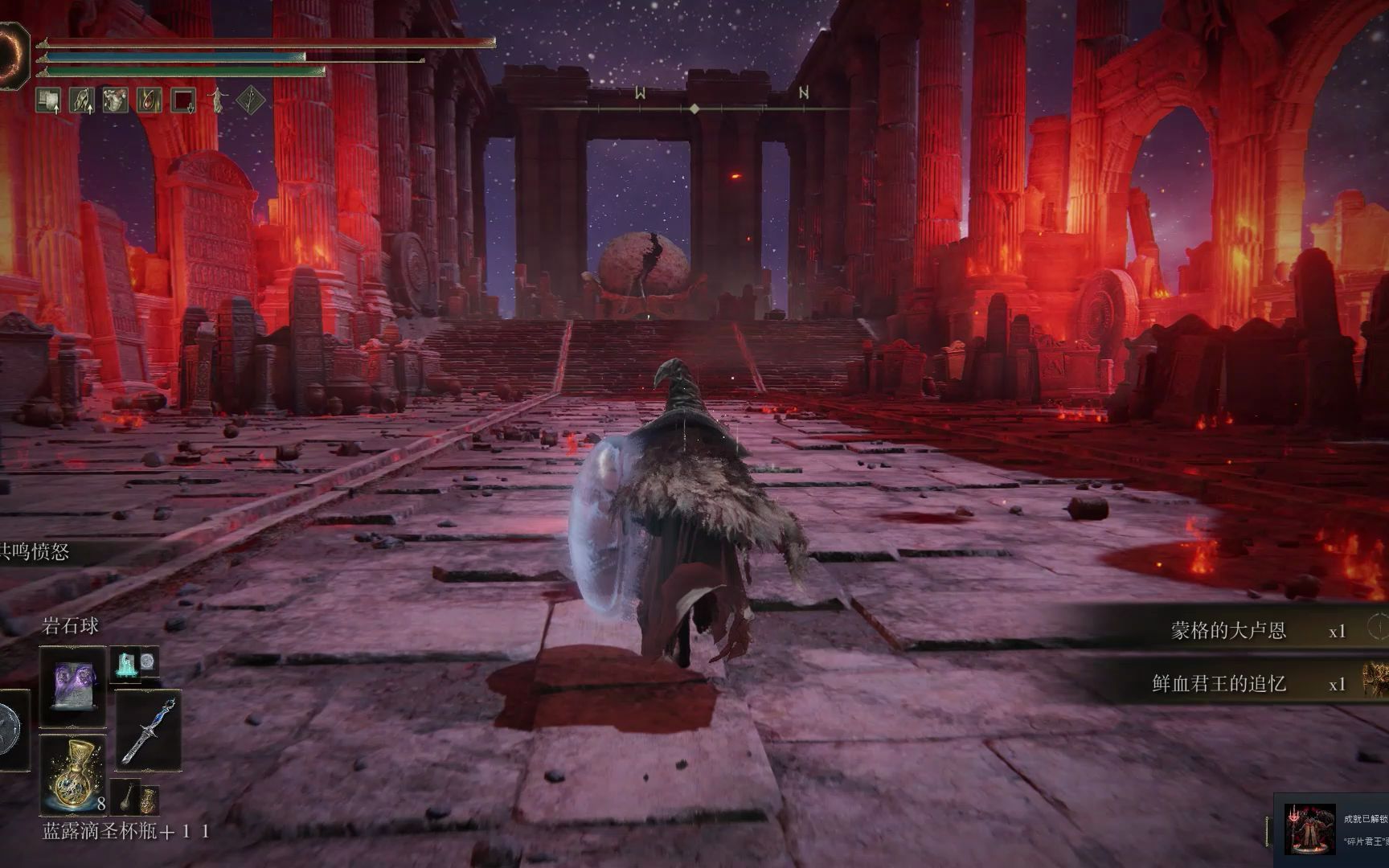This screenshot has height=868, width=1389.
Task: Select the glowing teal gravestone pouch item
Action: click(126, 663)
